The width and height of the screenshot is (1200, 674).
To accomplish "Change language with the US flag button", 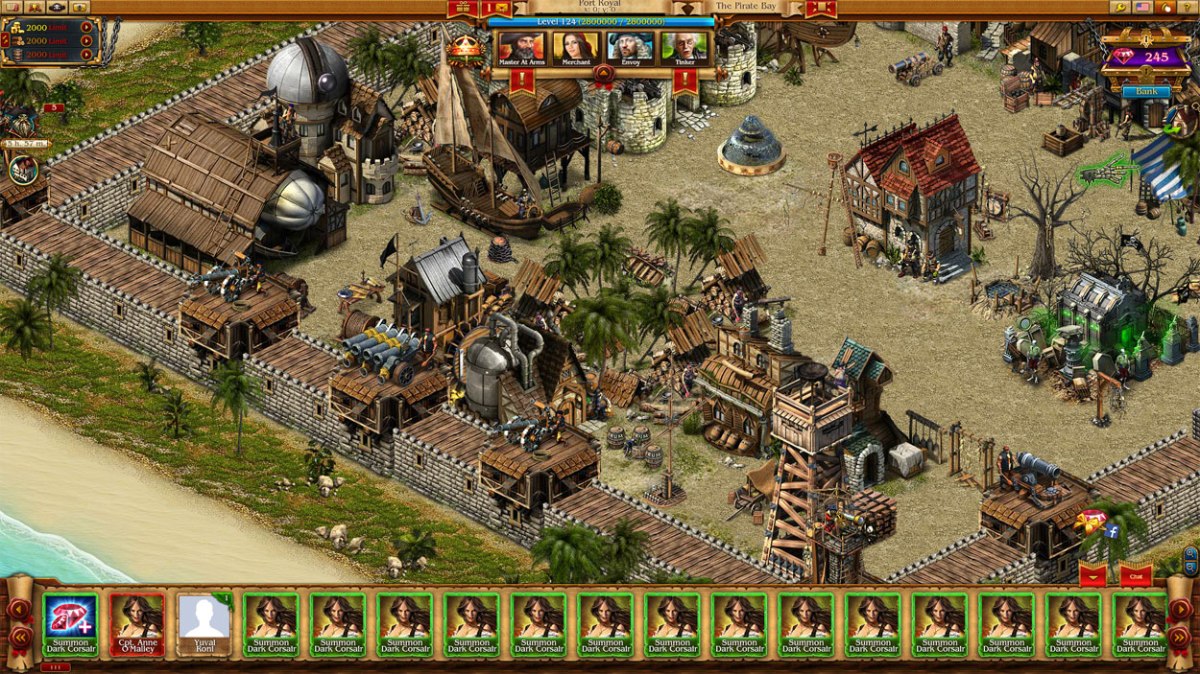I will pos(1143,7).
